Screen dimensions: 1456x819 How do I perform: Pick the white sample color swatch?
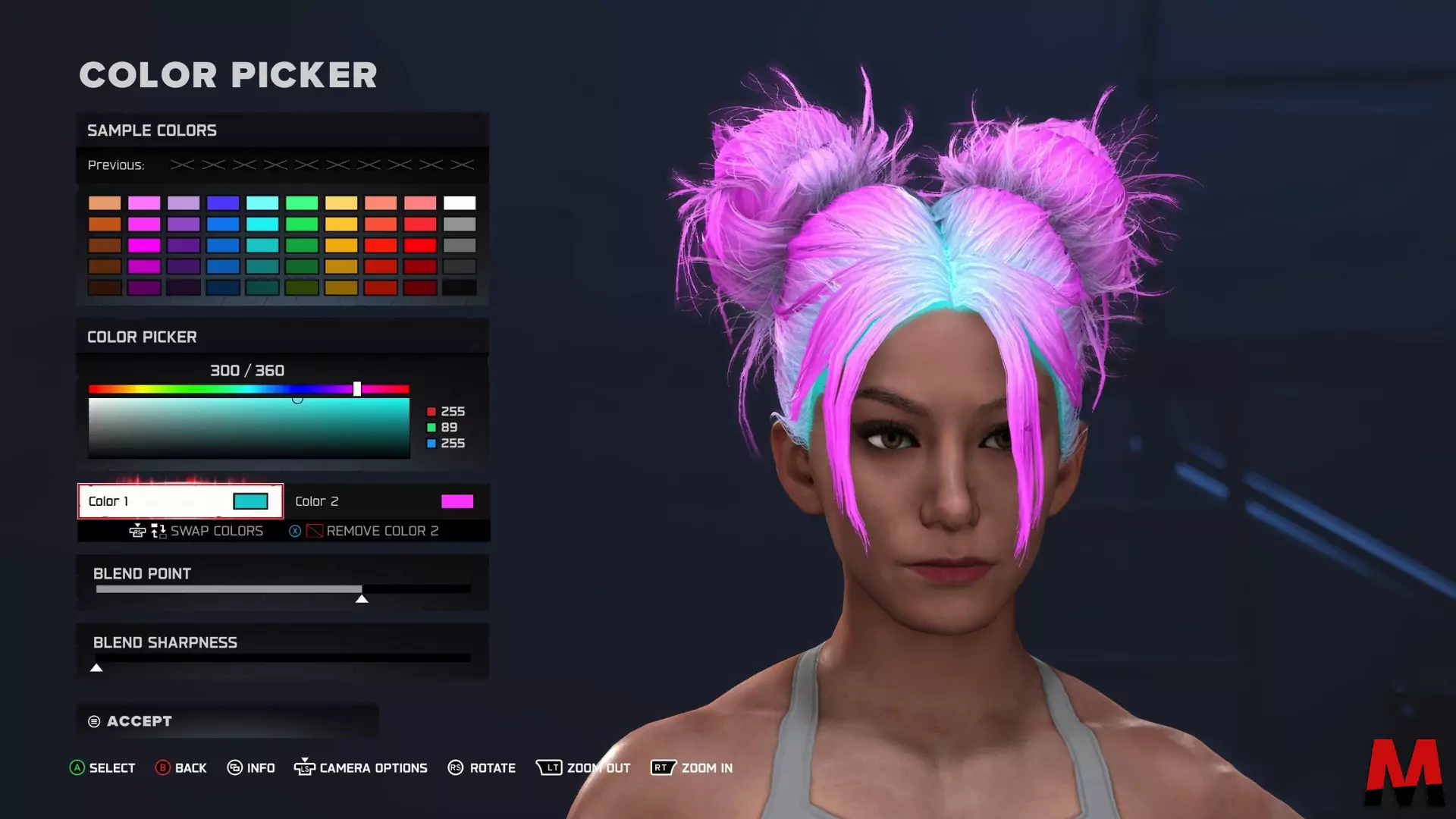[460, 203]
